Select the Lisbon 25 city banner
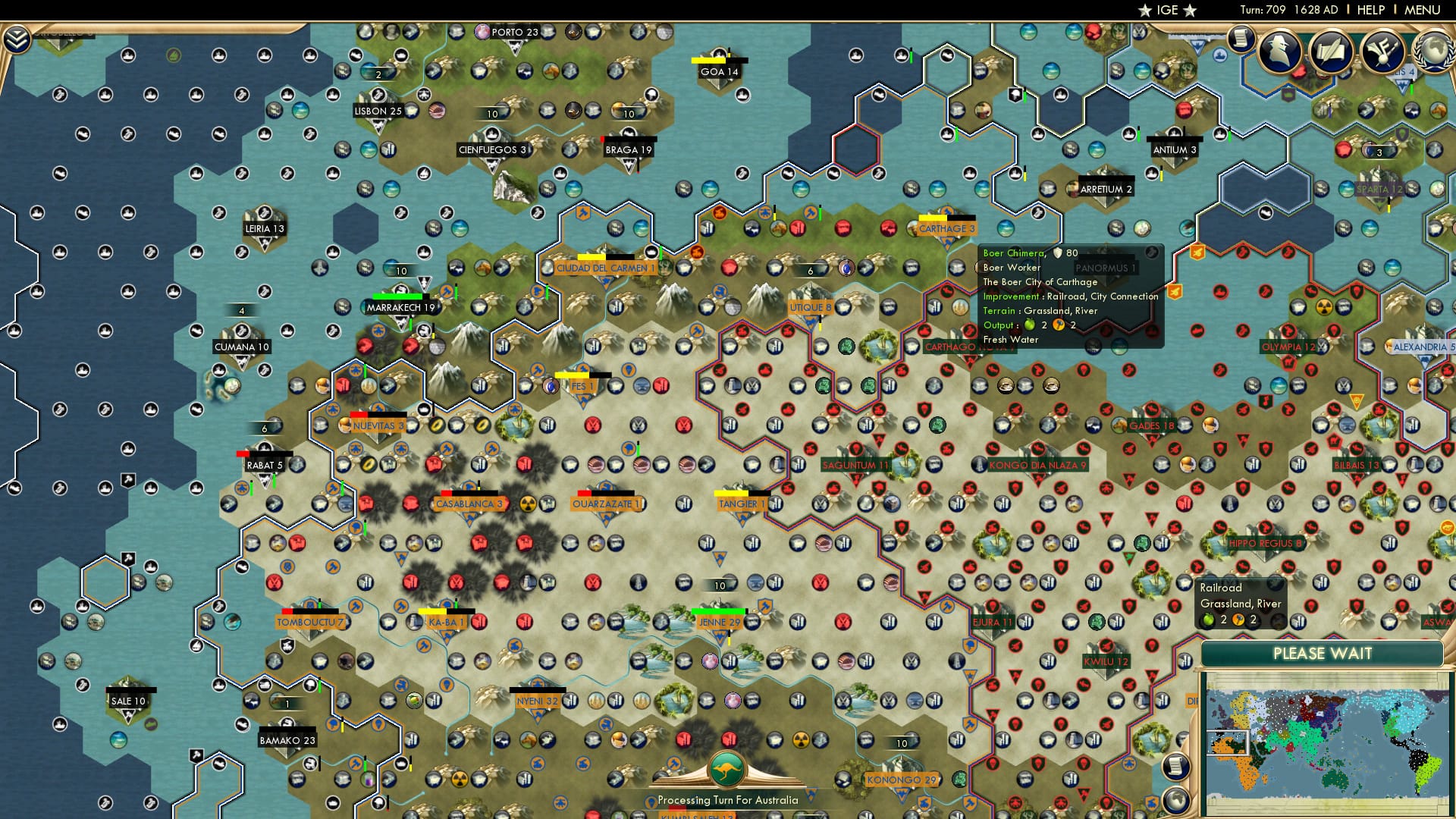 click(377, 111)
